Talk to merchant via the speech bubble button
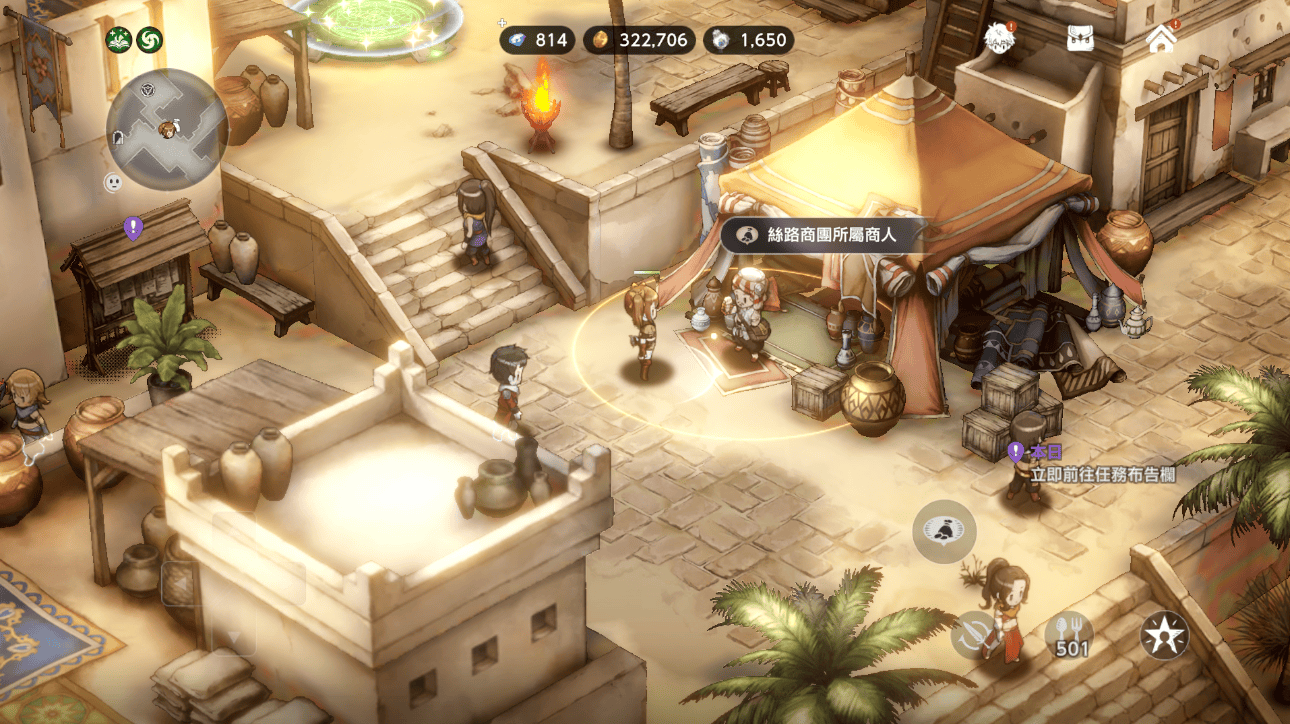 coord(944,531)
